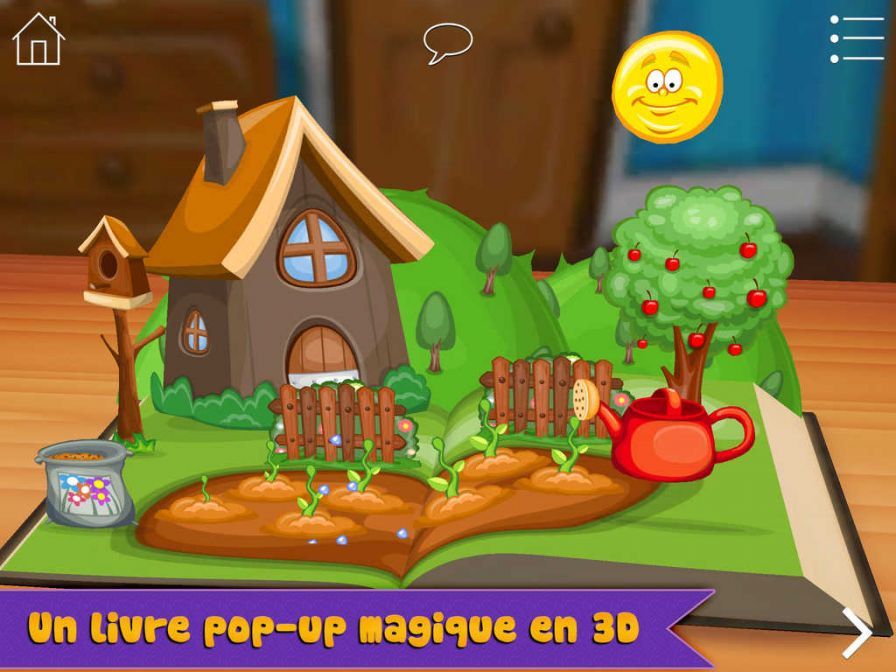Return to the home screen
Image resolution: width=896 pixels, height=672 pixels.
[38, 39]
